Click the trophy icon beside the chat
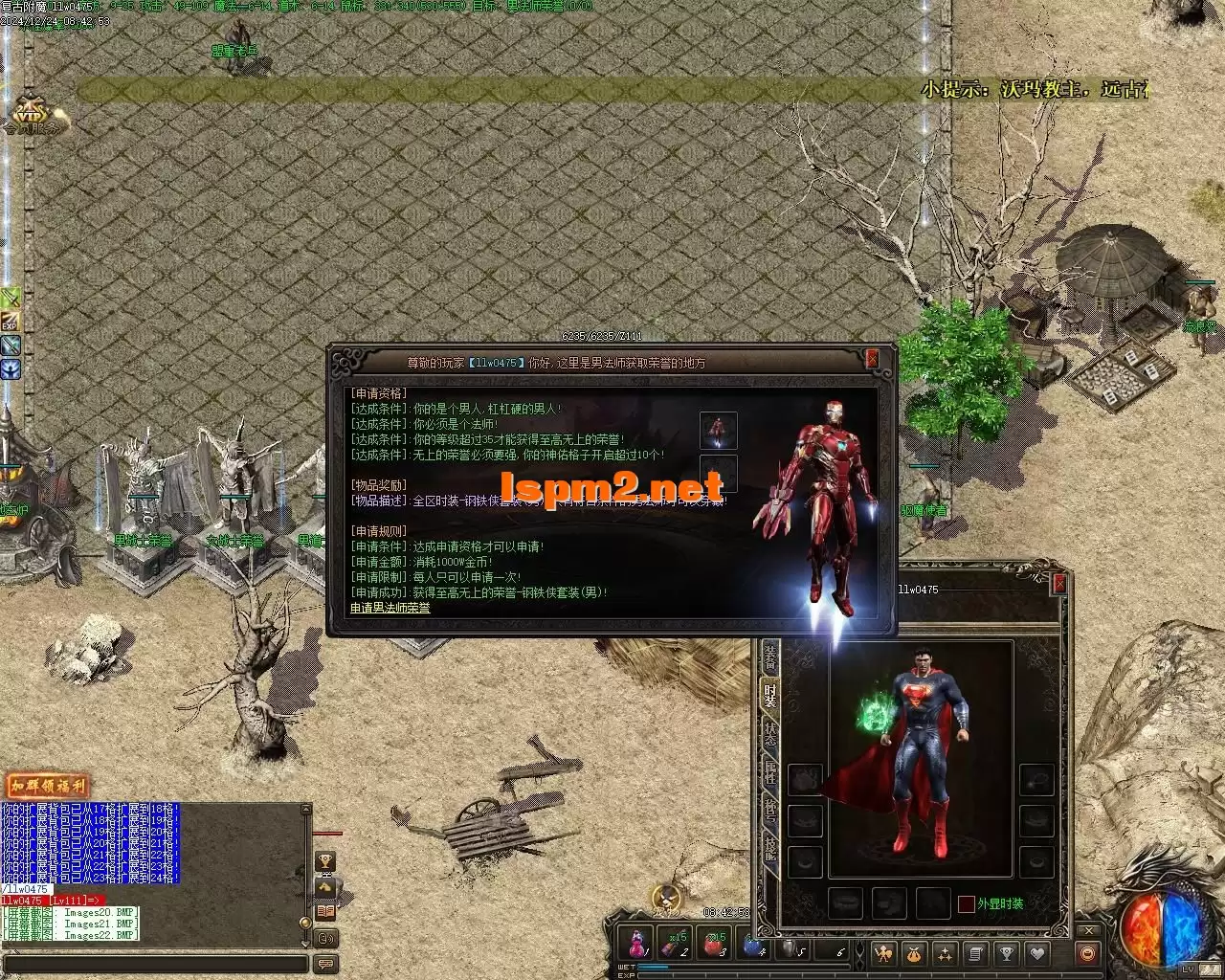 325,861
